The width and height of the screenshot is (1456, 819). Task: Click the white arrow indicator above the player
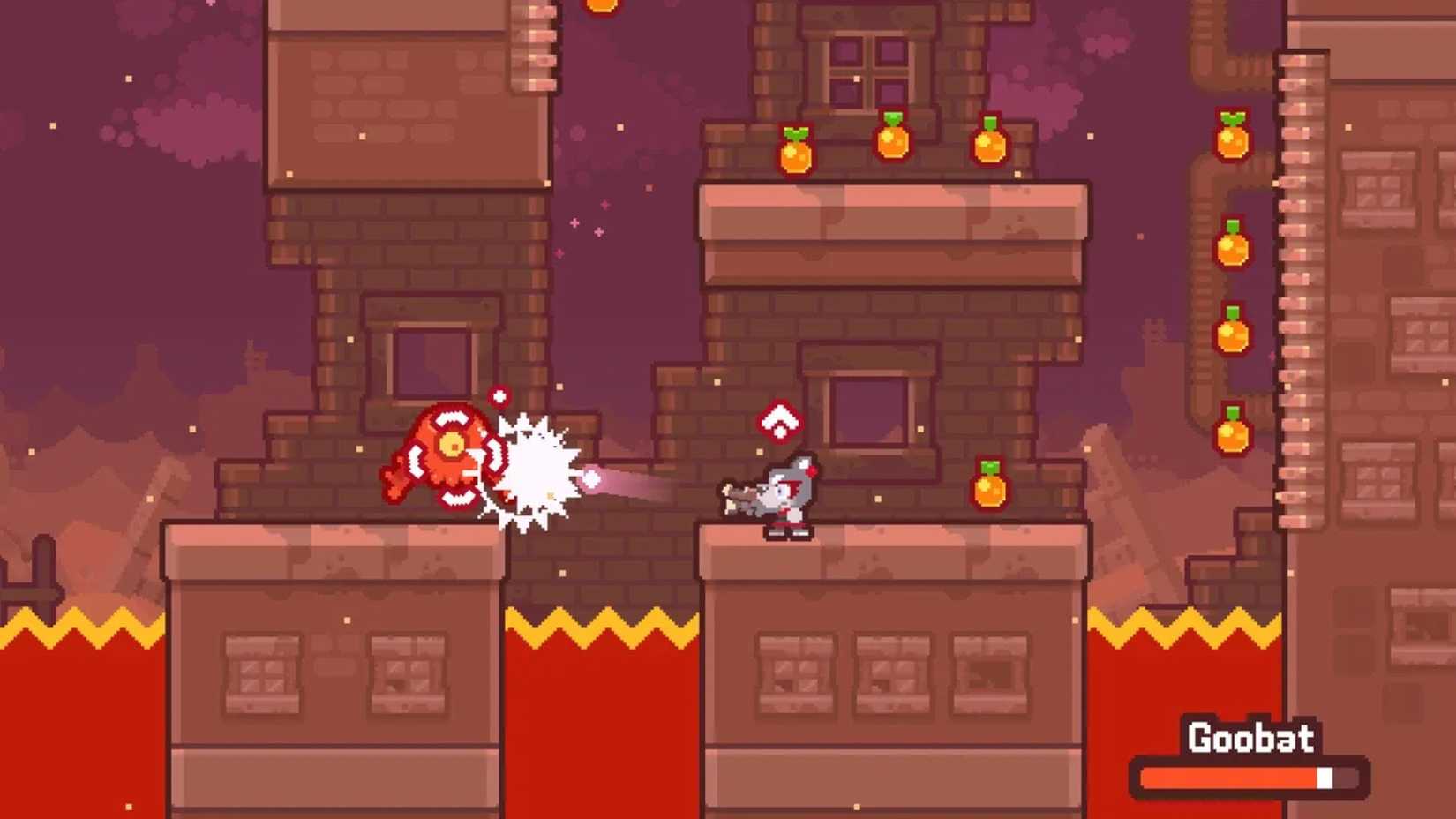(x=780, y=422)
